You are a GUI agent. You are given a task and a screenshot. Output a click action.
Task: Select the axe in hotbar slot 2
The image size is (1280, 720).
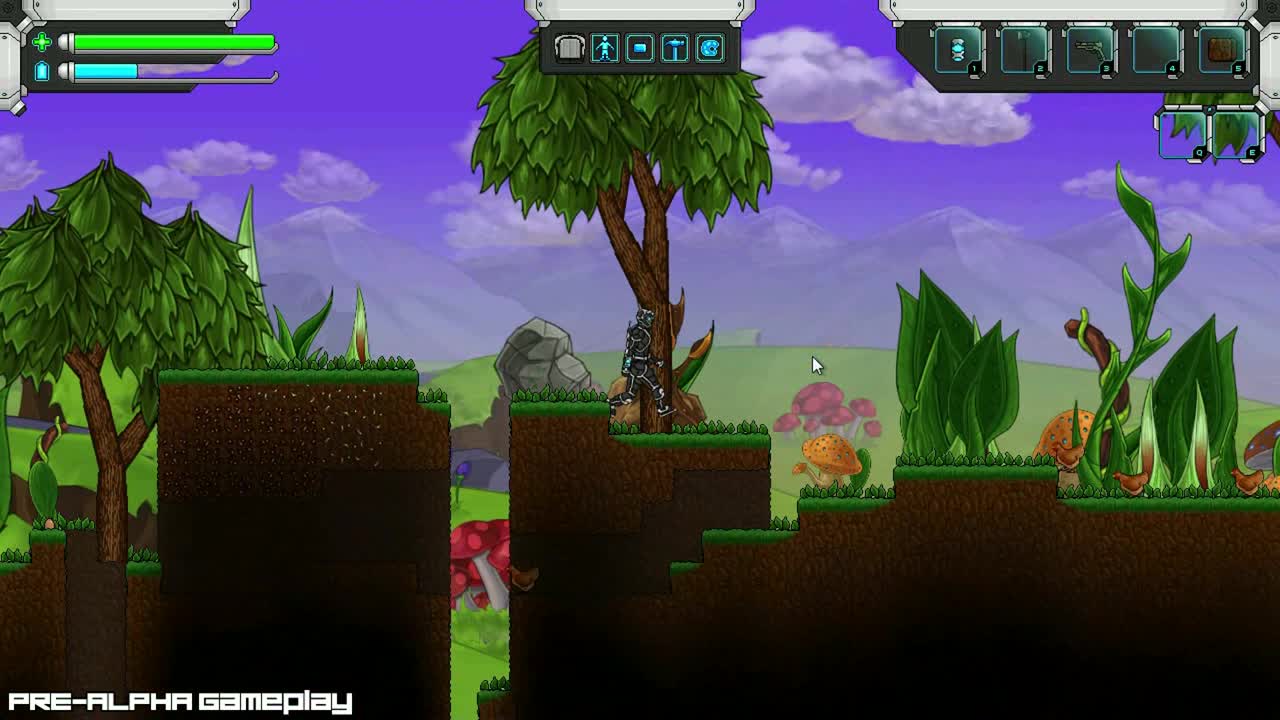[x=1022, y=48]
